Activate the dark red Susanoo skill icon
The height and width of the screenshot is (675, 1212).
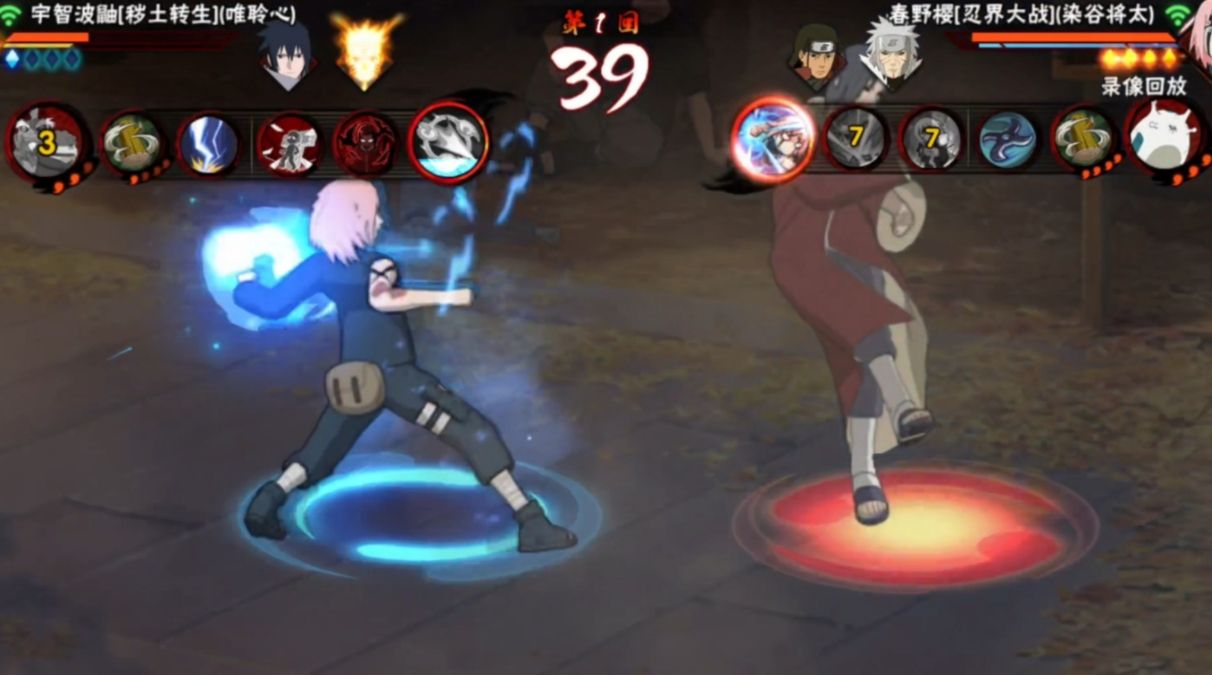pyautogui.click(x=365, y=145)
